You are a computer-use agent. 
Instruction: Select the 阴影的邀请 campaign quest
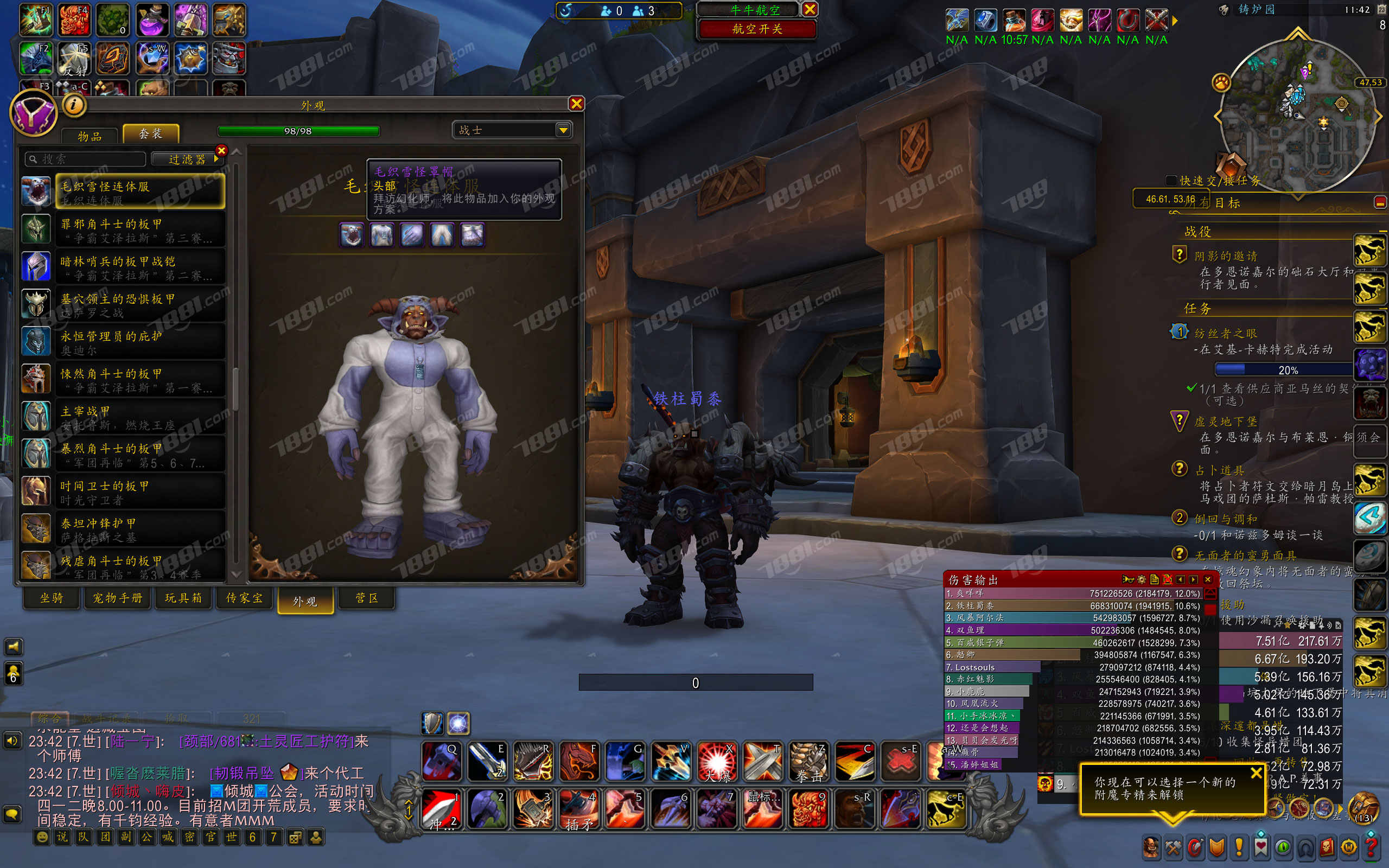coord(1226,256)
